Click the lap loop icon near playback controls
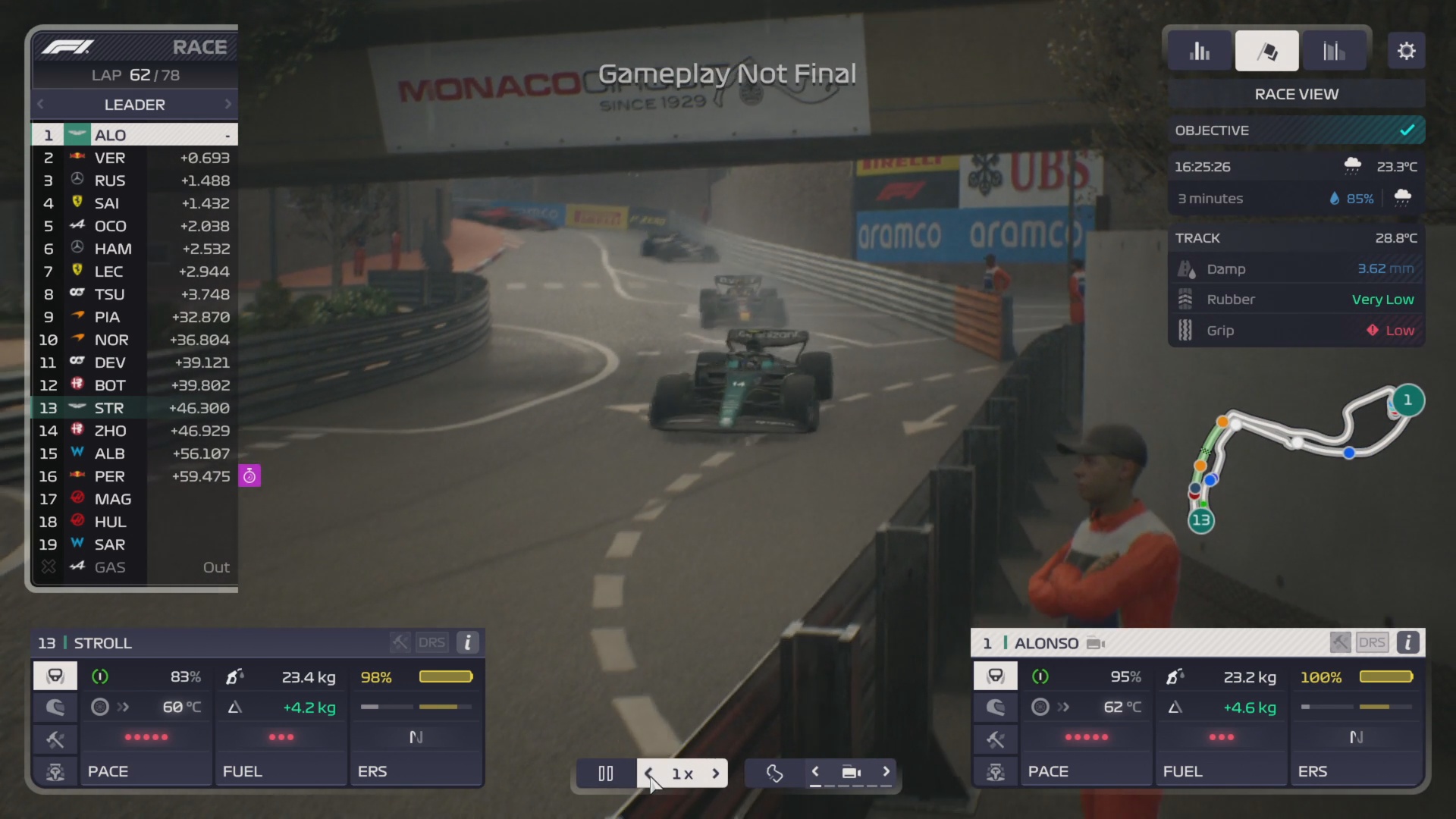This screenshot has height=819, width=1456. [775, 773]
